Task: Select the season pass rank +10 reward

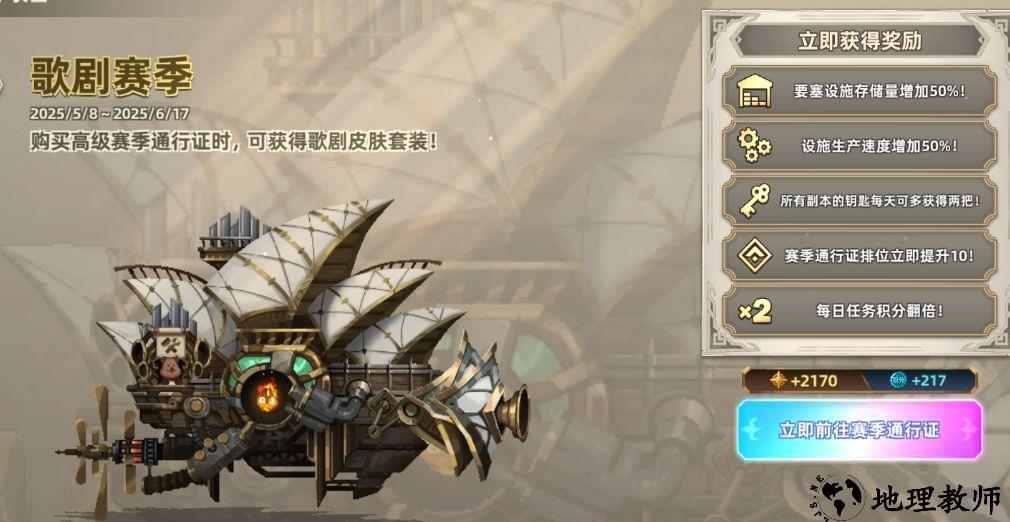Action: point(860,256)
